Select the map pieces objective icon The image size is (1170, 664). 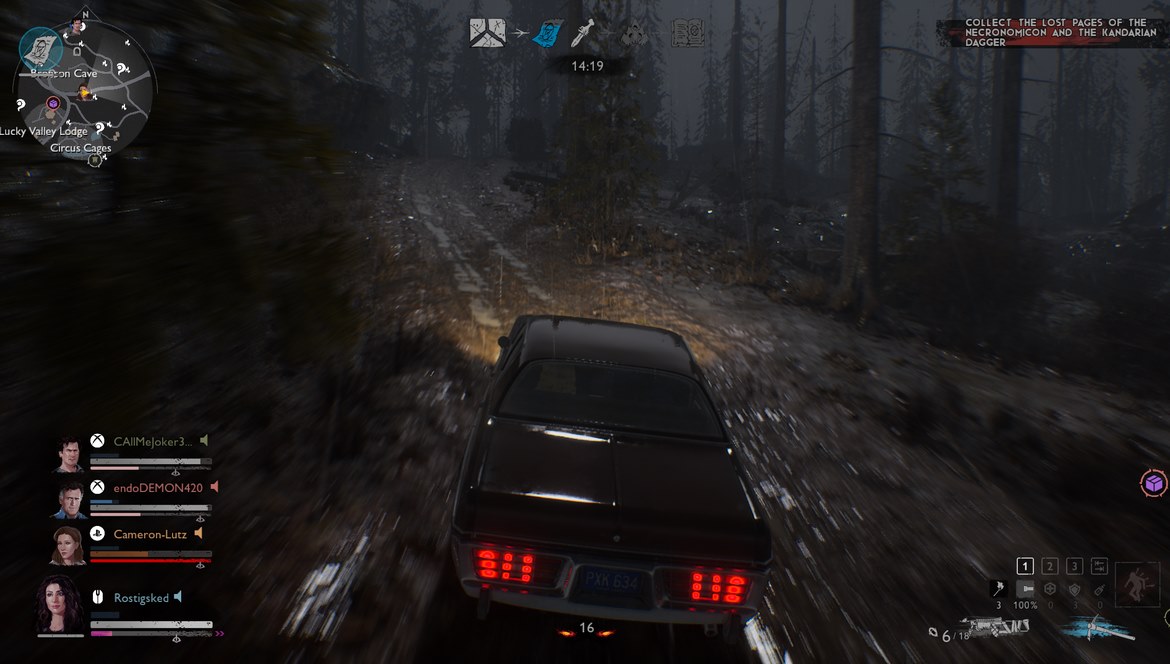pos(488,33)
